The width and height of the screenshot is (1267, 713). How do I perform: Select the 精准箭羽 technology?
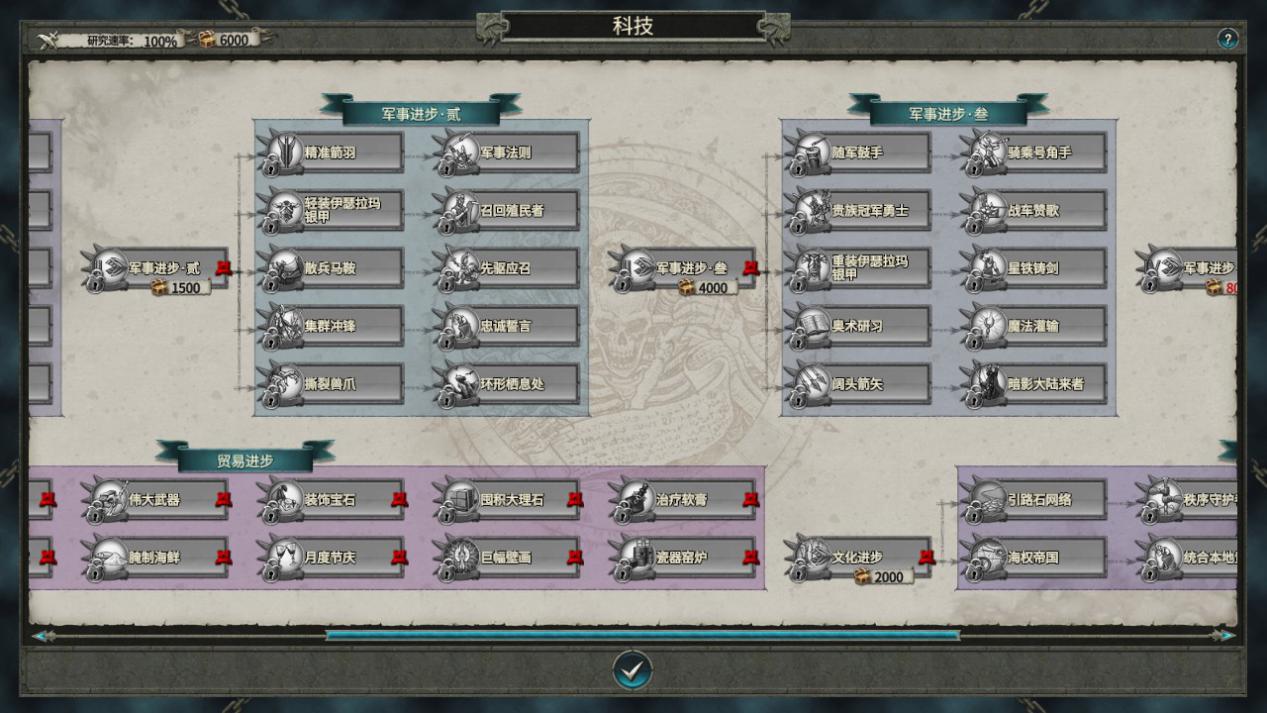(333, 153)
